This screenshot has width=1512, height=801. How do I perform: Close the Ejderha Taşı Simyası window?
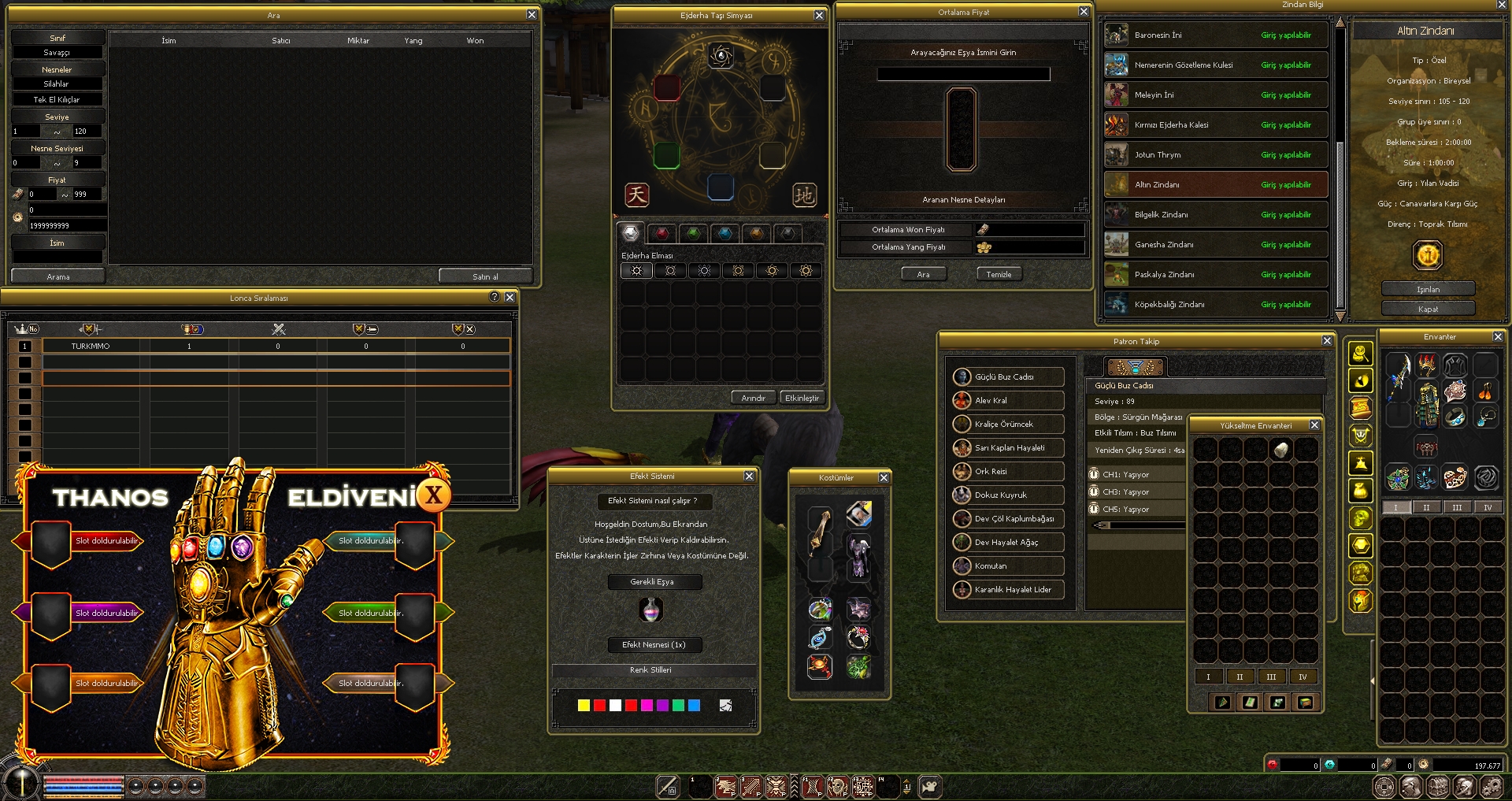point(819,16)
